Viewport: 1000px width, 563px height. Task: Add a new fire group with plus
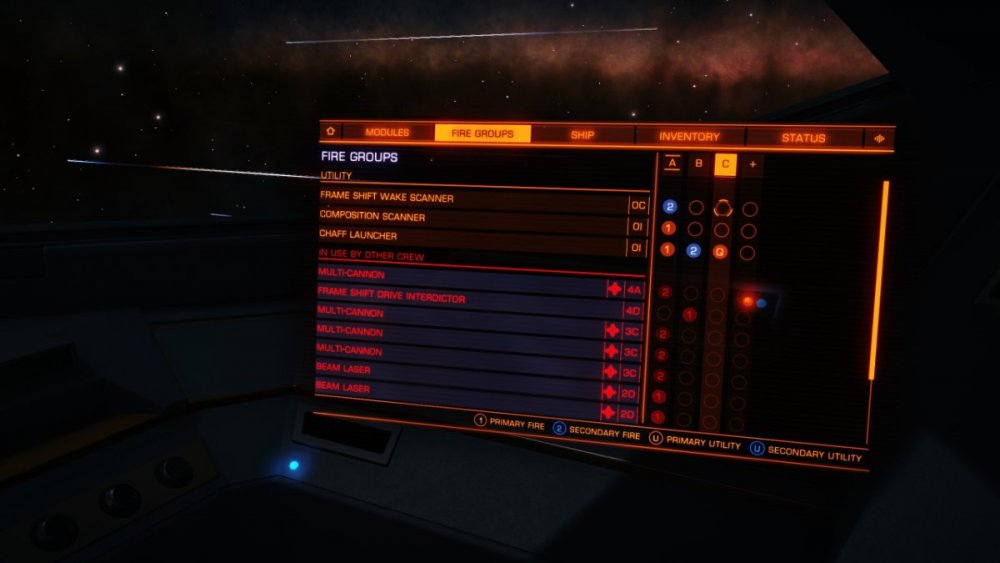(751, 164)
